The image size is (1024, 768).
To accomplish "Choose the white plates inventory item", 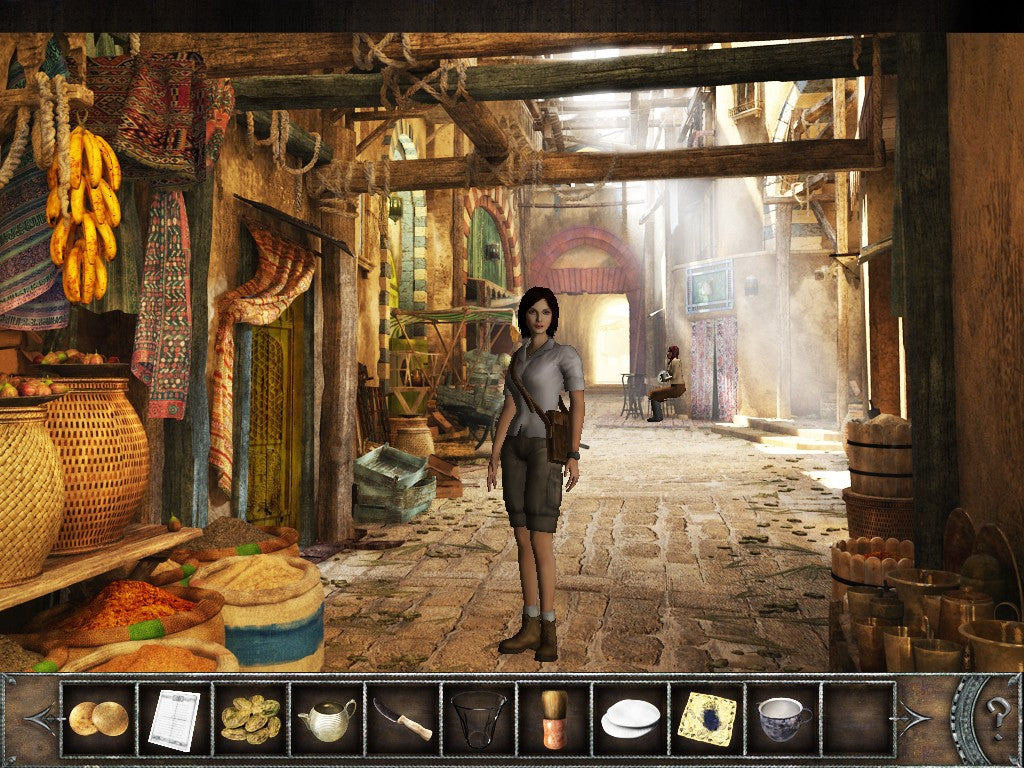I will (631, 718).
